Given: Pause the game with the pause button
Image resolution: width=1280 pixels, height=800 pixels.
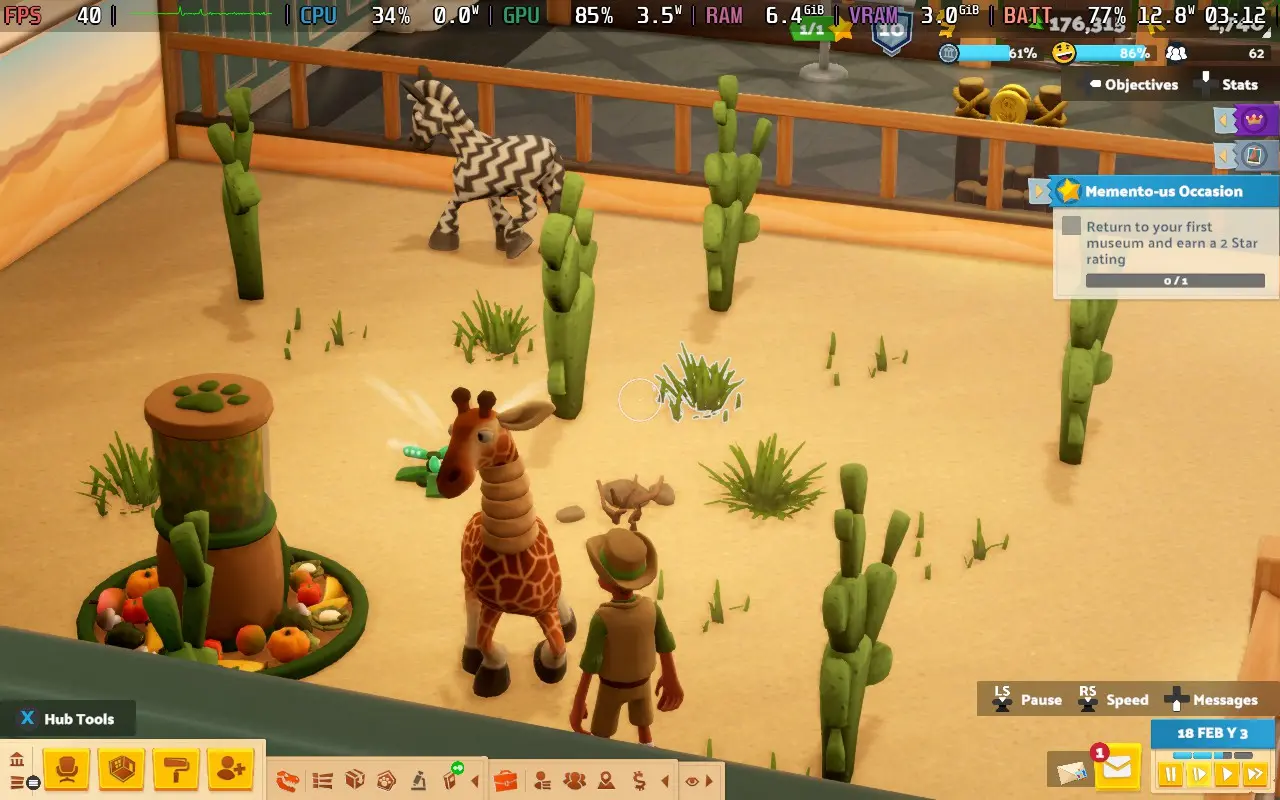Looking at the screenshot, I should click(1170, 773).
